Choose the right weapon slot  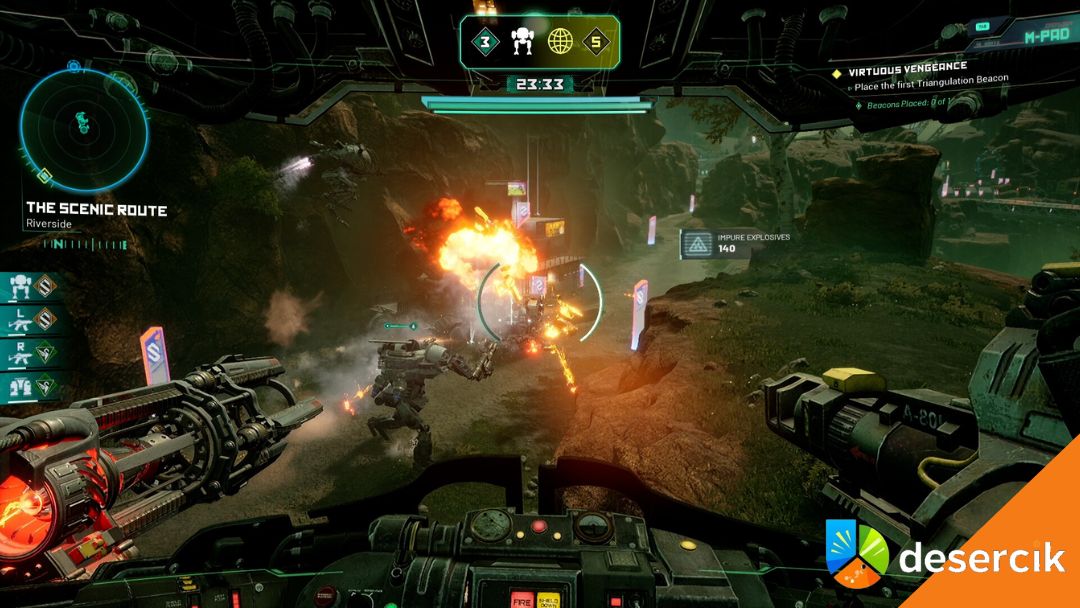coord(32,353)
